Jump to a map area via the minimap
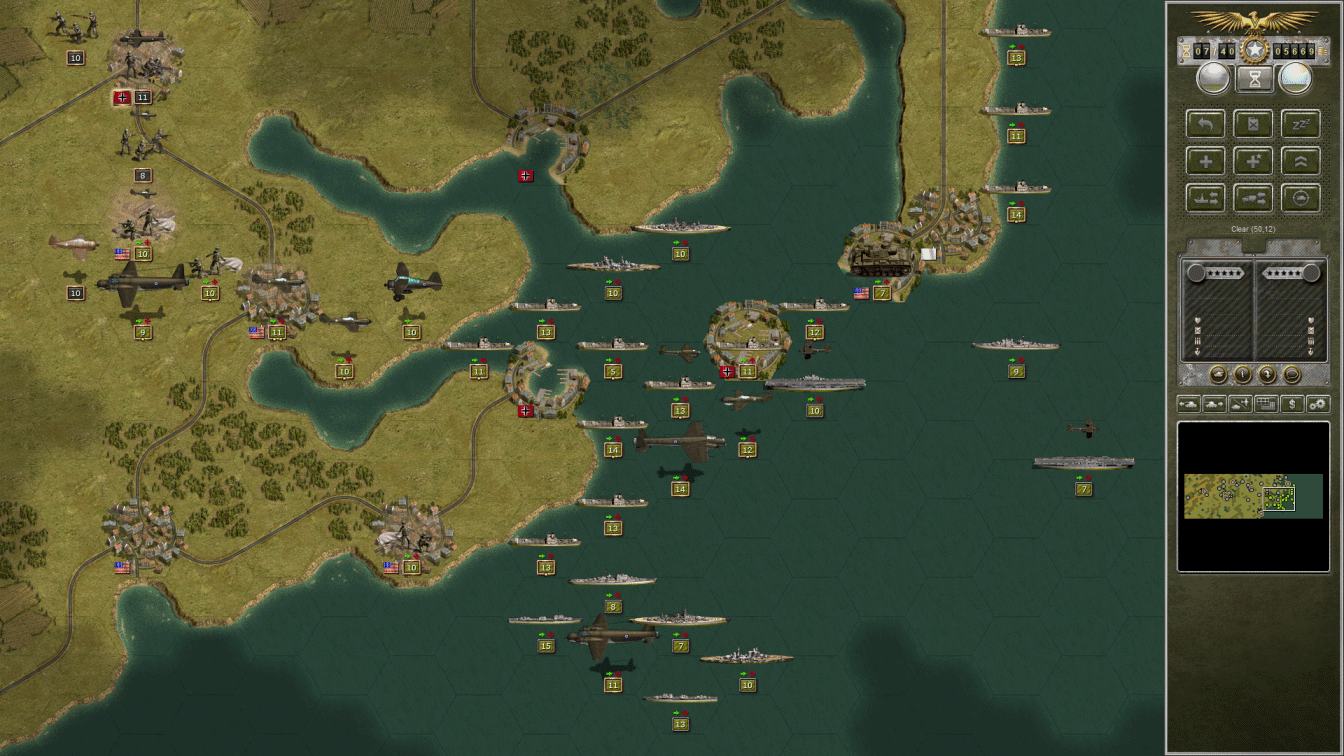 click(1255, 495)
